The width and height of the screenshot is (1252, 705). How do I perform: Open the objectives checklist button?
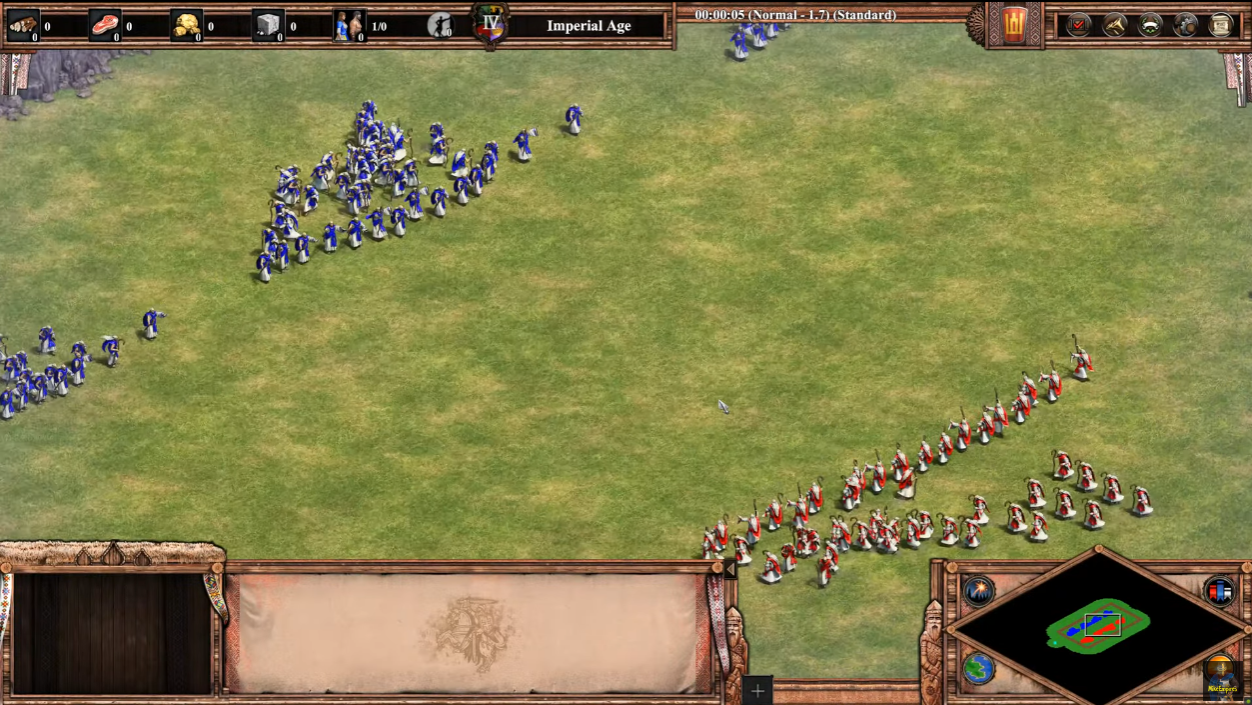point(1078,25)
